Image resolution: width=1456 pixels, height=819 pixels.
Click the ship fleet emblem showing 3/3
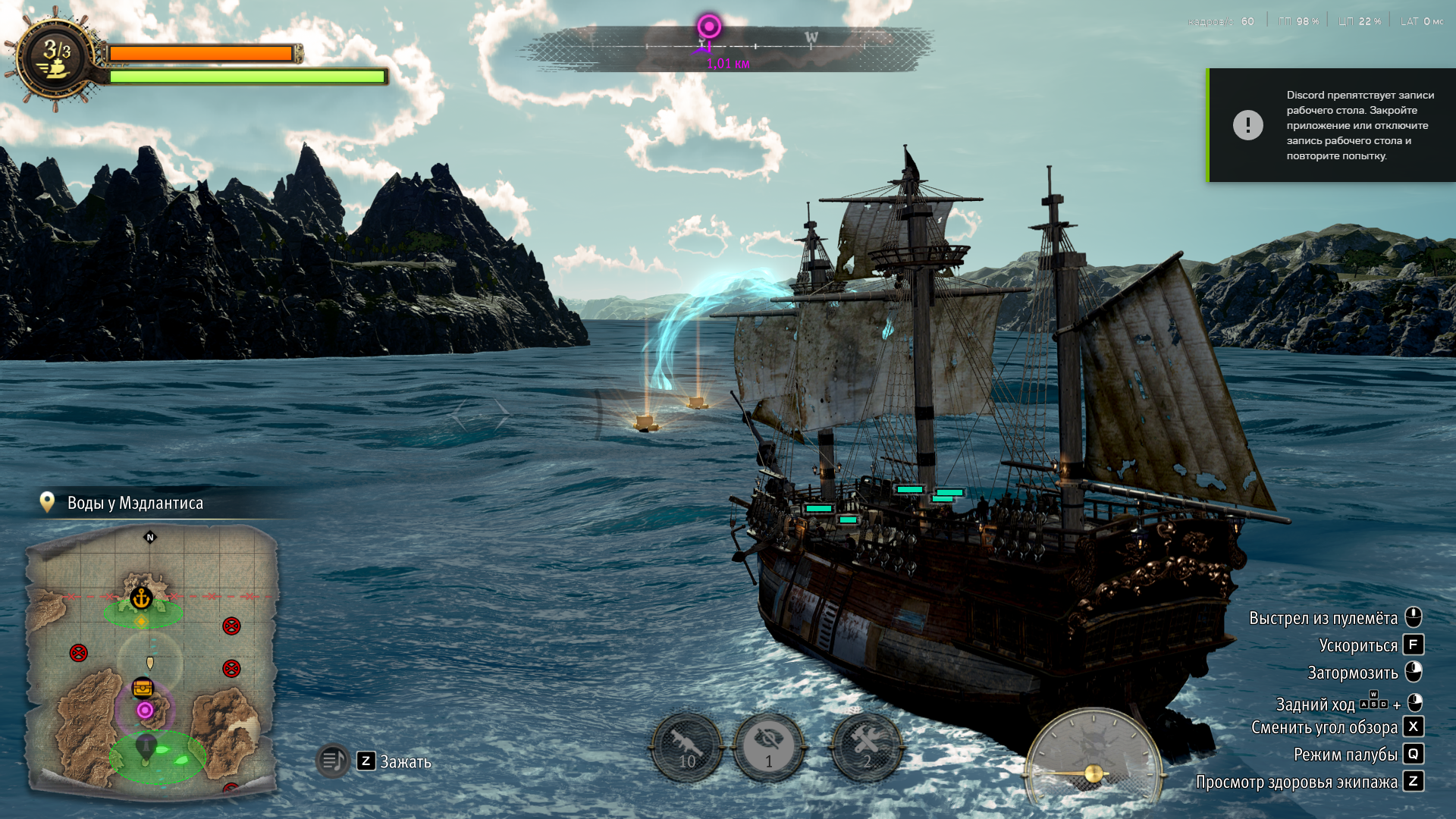click(x=56, y=59)
